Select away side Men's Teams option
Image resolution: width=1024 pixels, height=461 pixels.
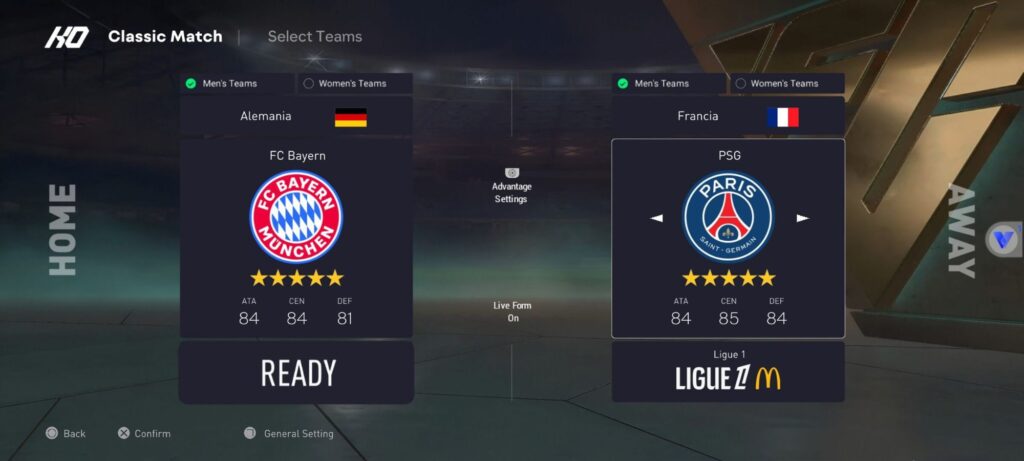pos(669,84)
